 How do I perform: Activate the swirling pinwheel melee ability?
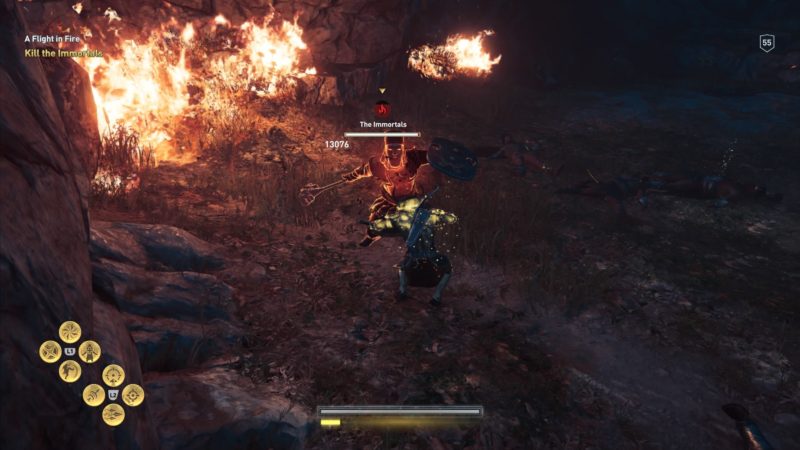tap(70, 332)
